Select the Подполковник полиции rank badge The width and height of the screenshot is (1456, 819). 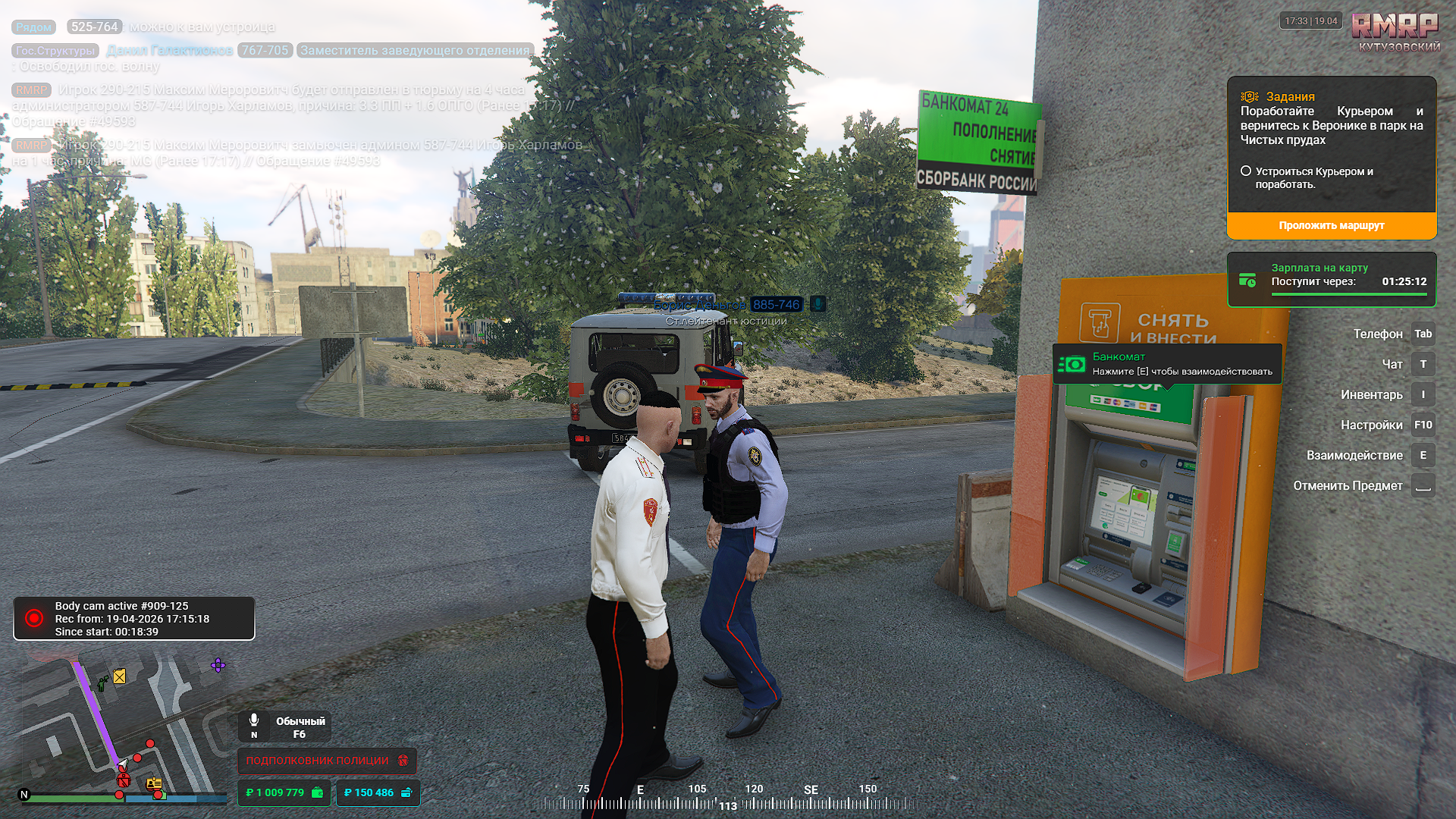coord(327,760)
